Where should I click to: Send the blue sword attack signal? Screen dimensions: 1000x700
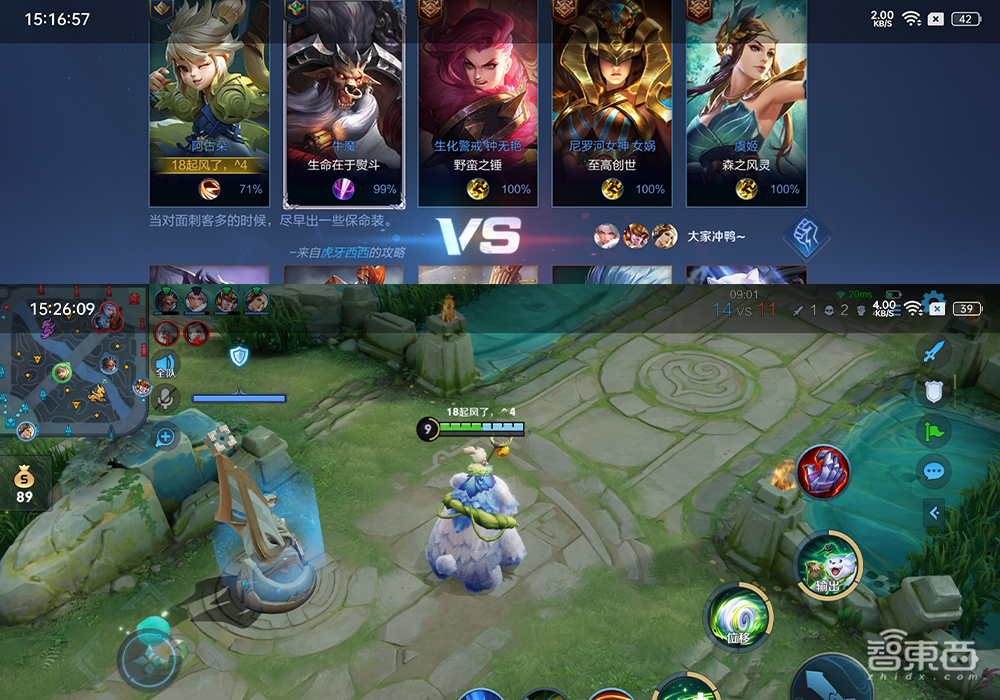coord(934,353)
